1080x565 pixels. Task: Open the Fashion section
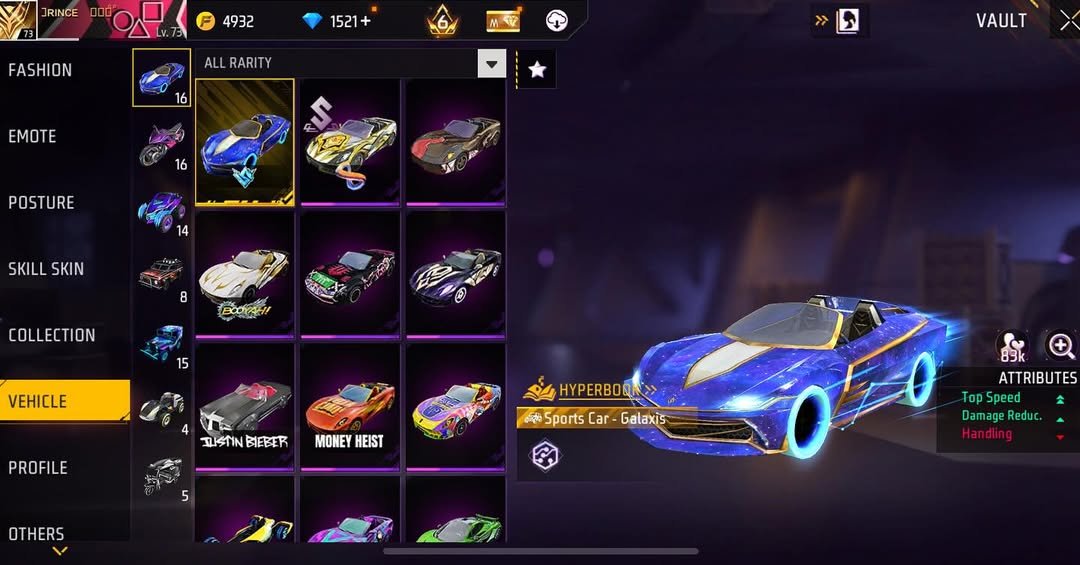click(x=40, y=70)
